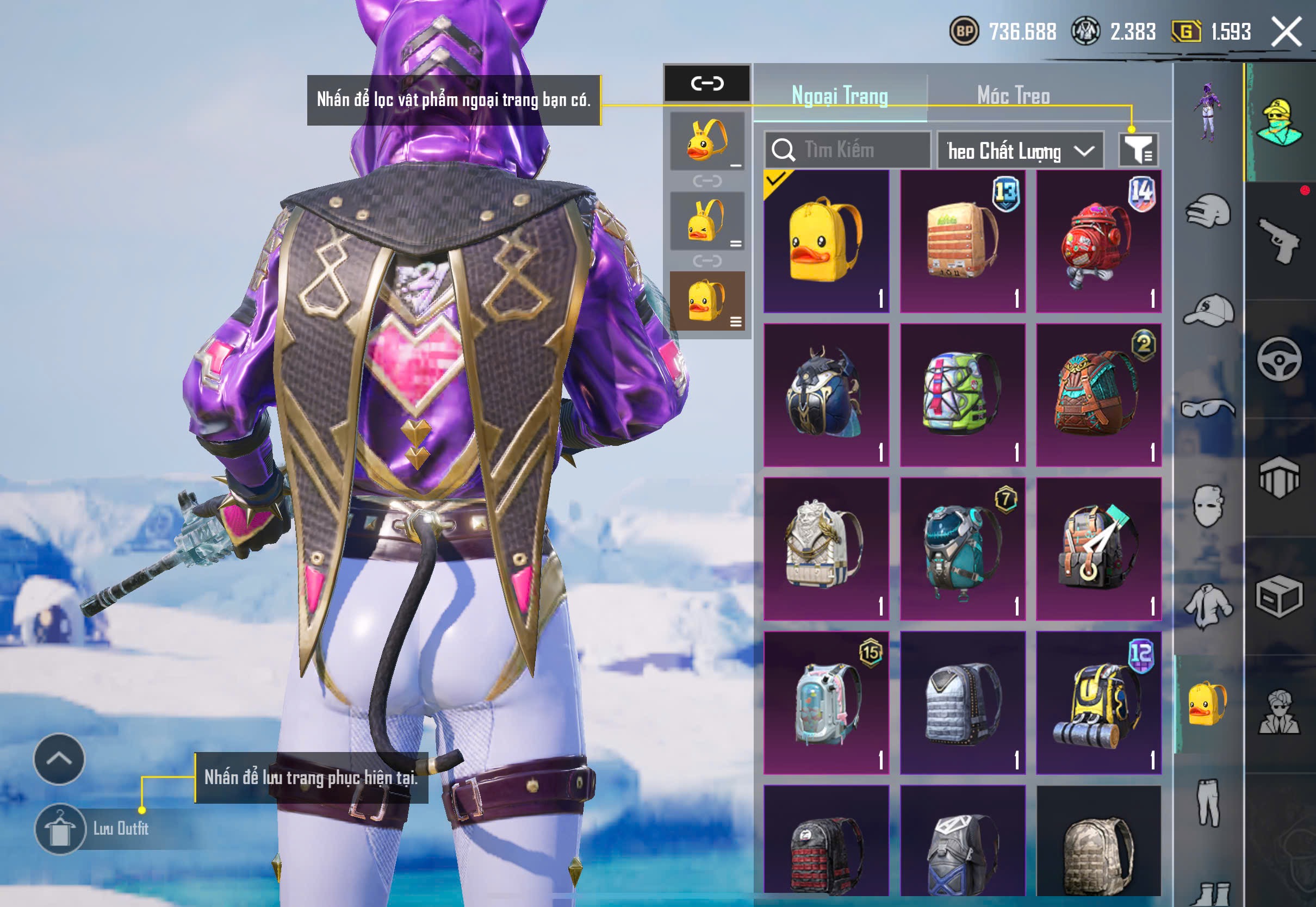Open the steering wheel vehicles section

coord(1279,359)
